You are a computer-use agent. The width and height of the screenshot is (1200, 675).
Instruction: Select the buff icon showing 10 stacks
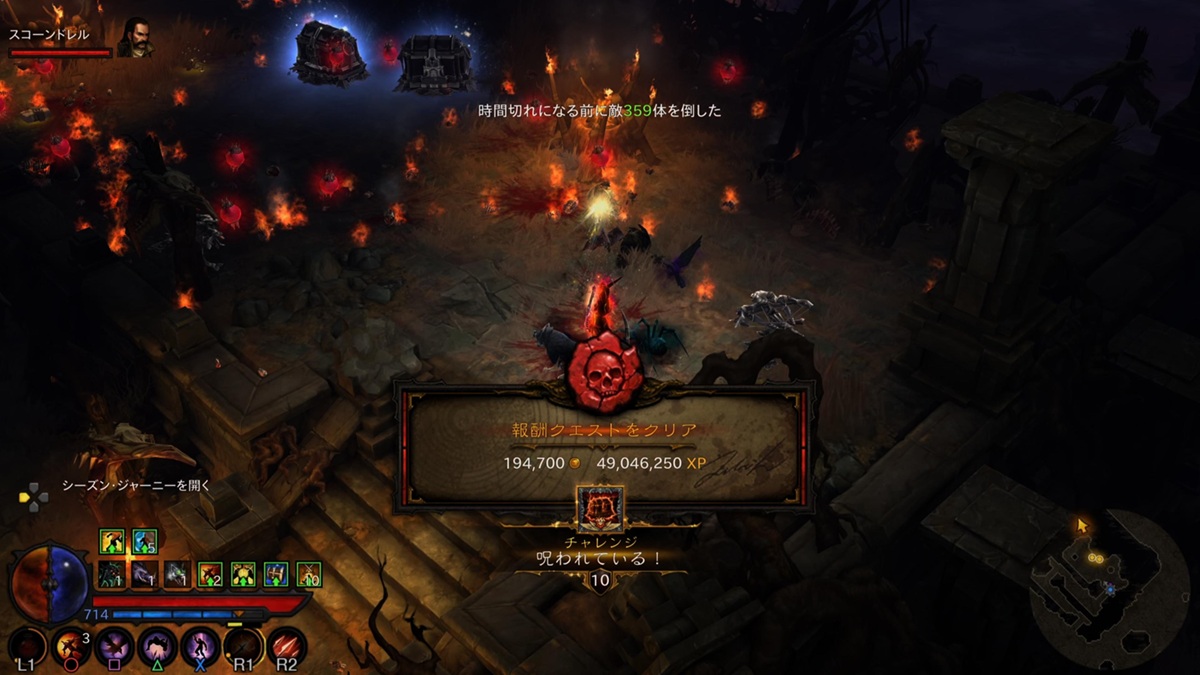pos(309,574)
